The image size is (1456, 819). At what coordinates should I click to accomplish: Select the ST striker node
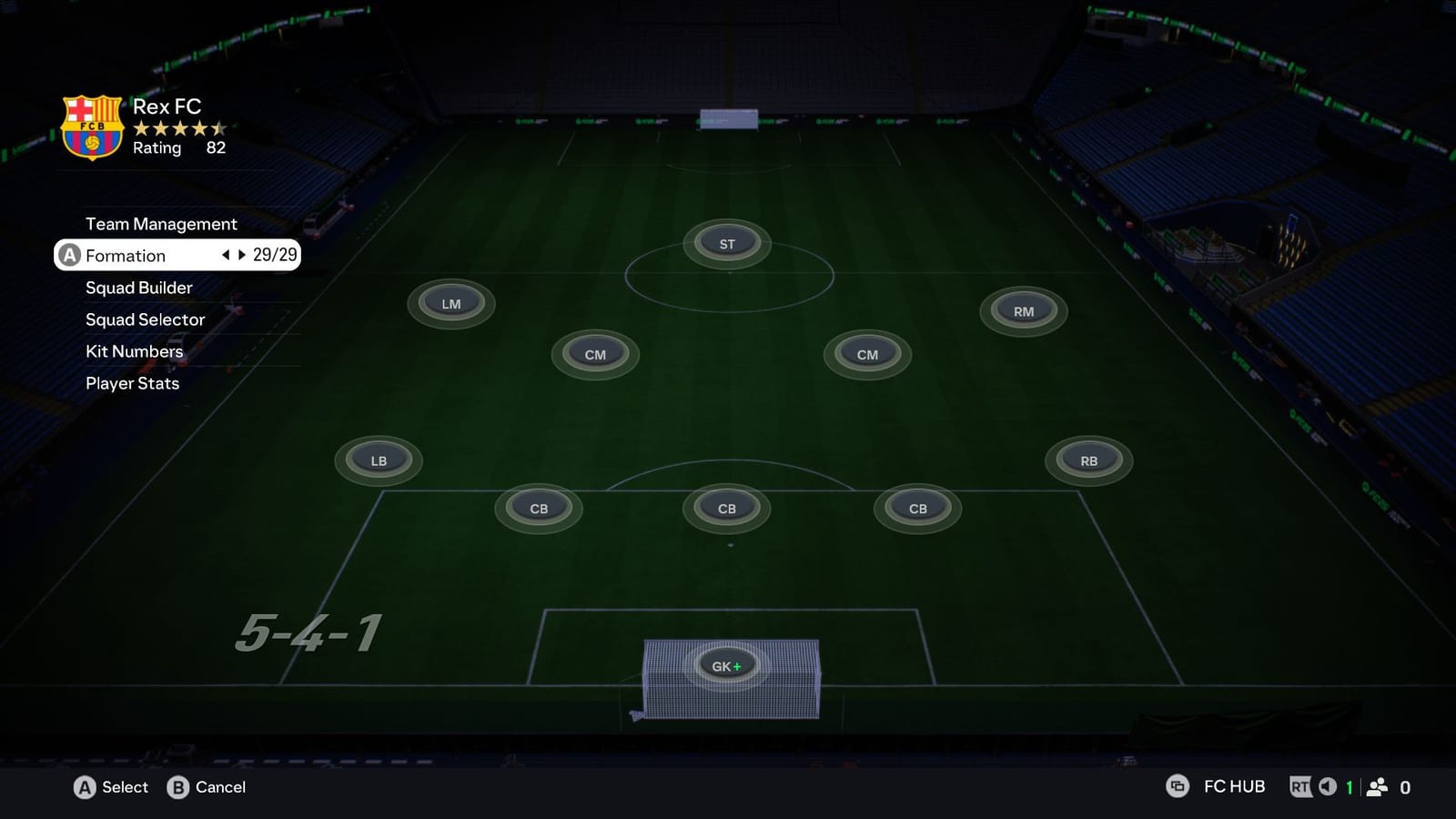(726, 243)
